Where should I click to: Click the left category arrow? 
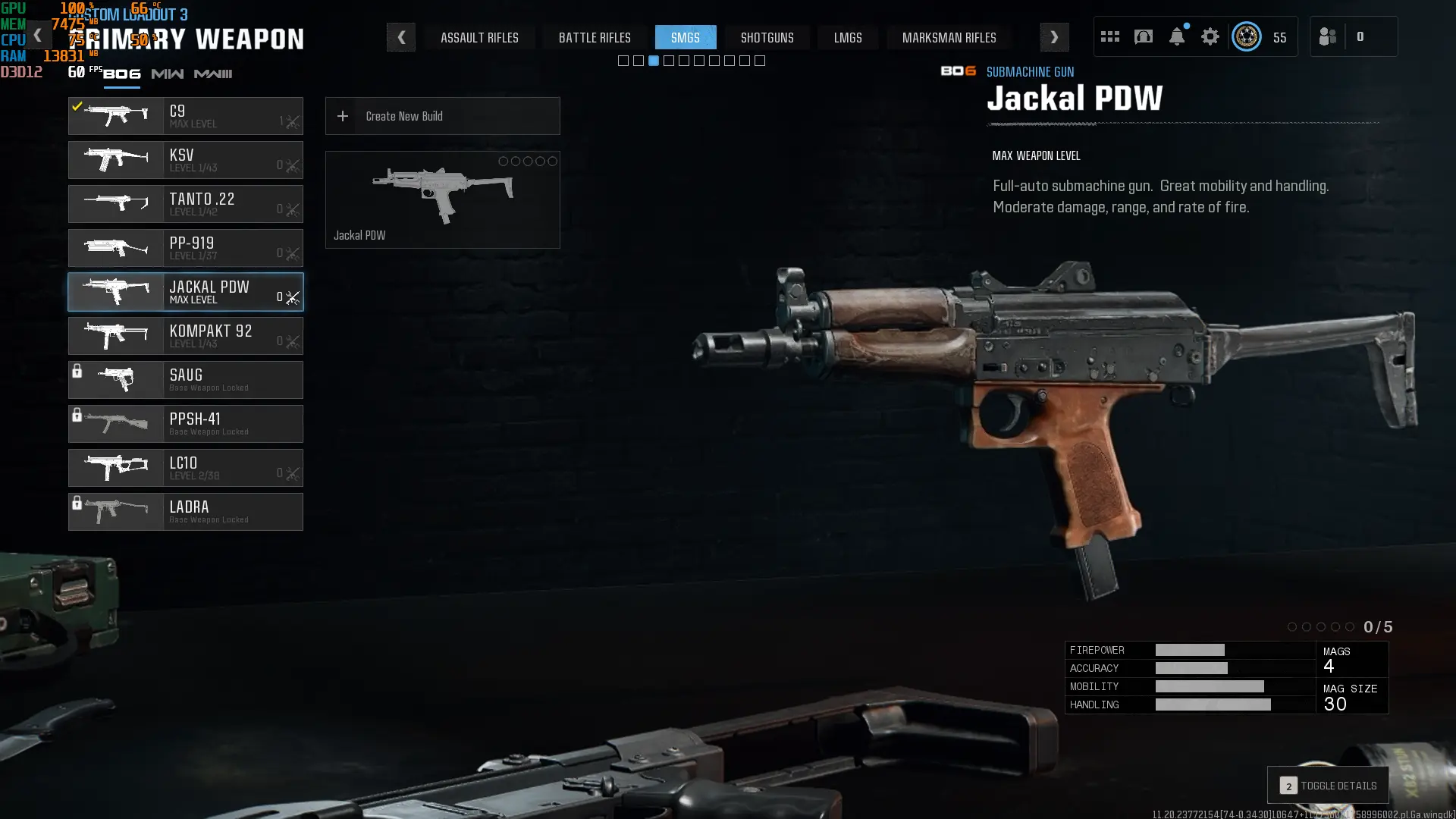pos(401,37)
